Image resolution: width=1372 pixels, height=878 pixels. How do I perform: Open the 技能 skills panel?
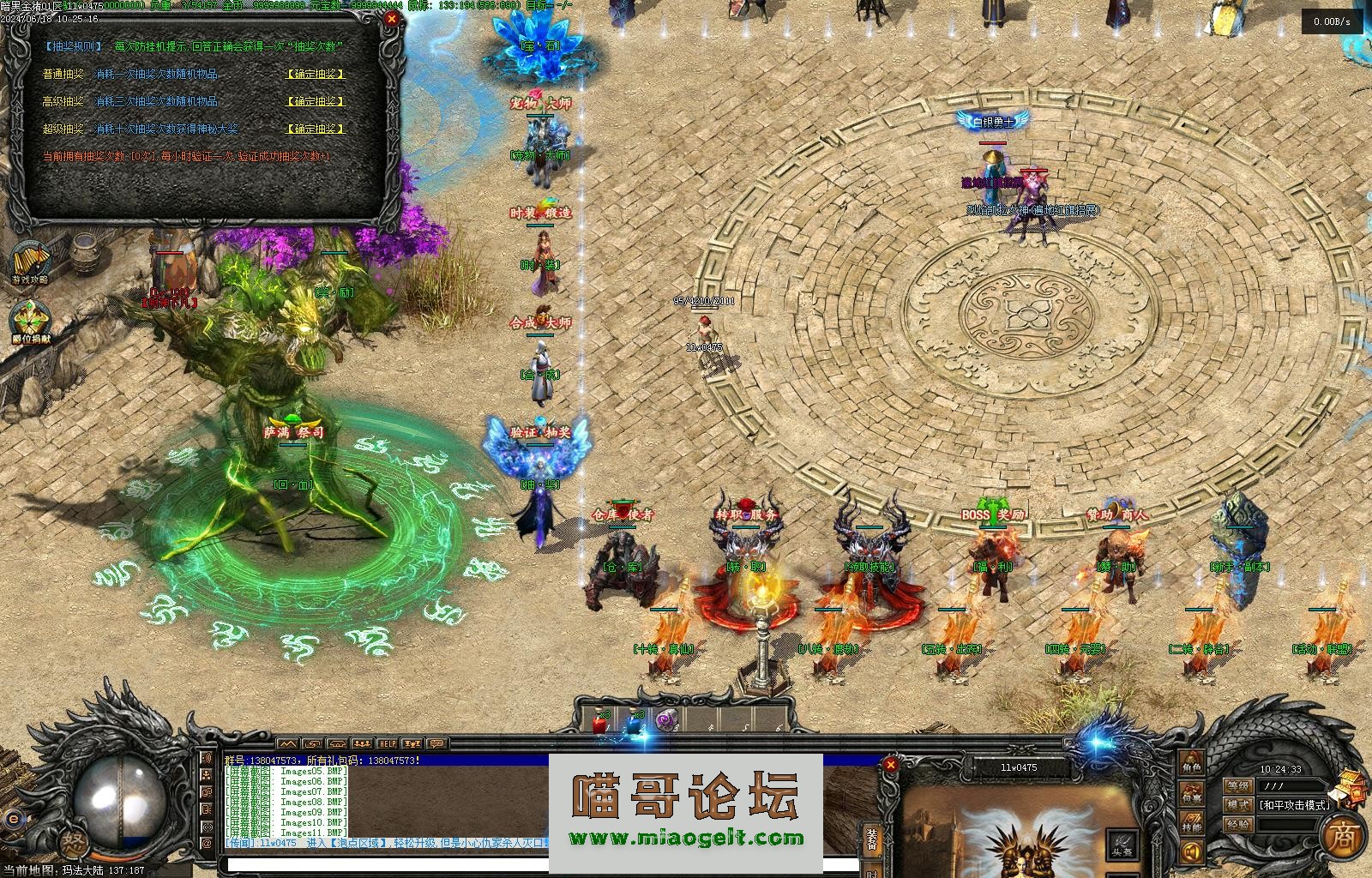[1191, 825]
